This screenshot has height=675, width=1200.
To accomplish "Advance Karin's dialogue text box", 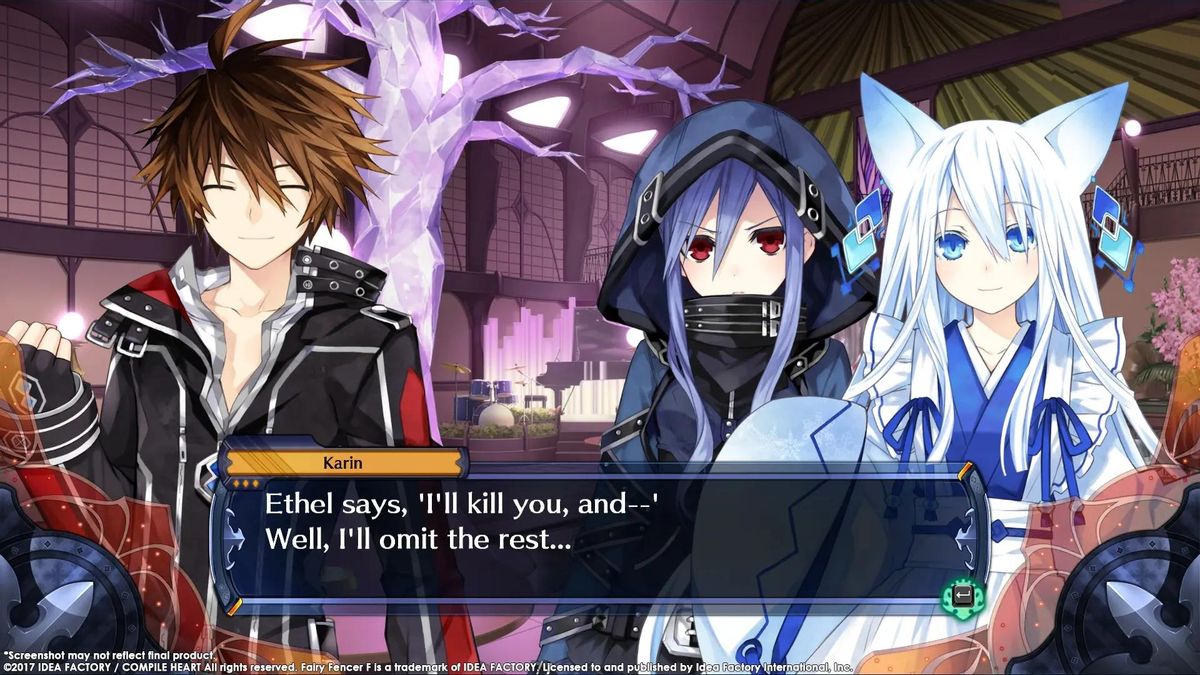I will [x=962, y=597].
